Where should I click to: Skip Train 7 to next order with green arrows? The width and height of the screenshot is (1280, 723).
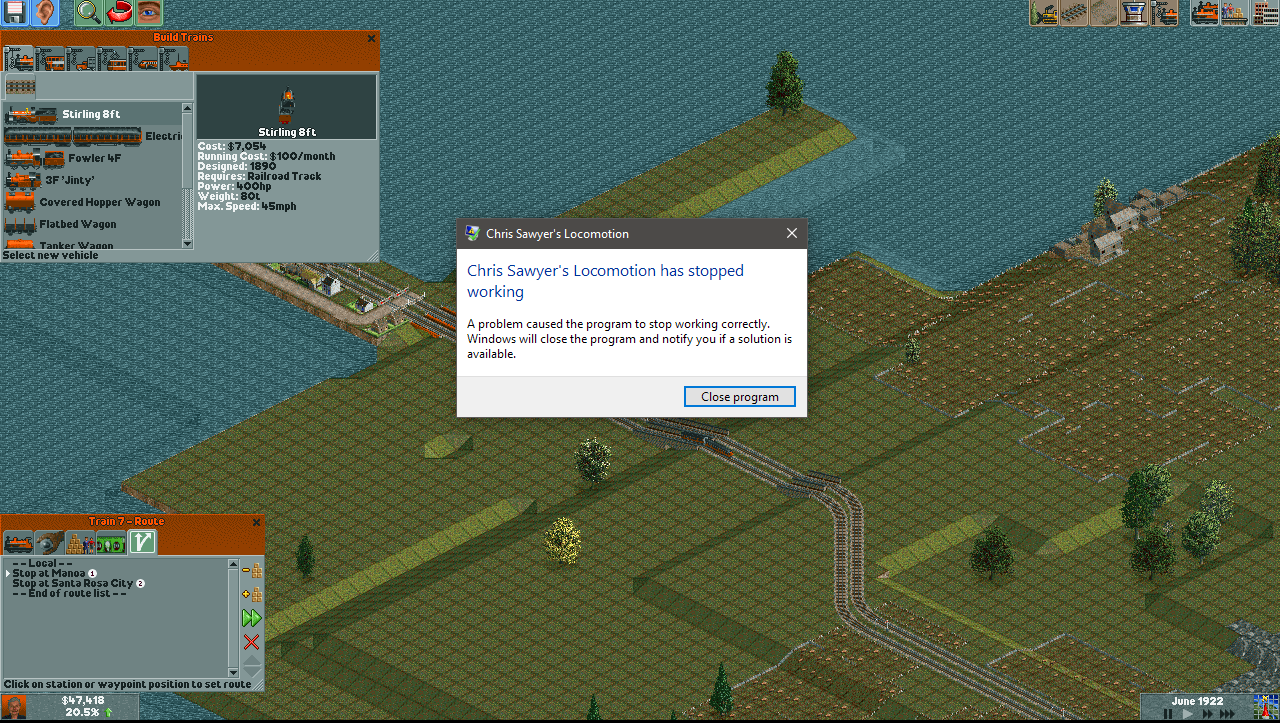click(251, 618)
